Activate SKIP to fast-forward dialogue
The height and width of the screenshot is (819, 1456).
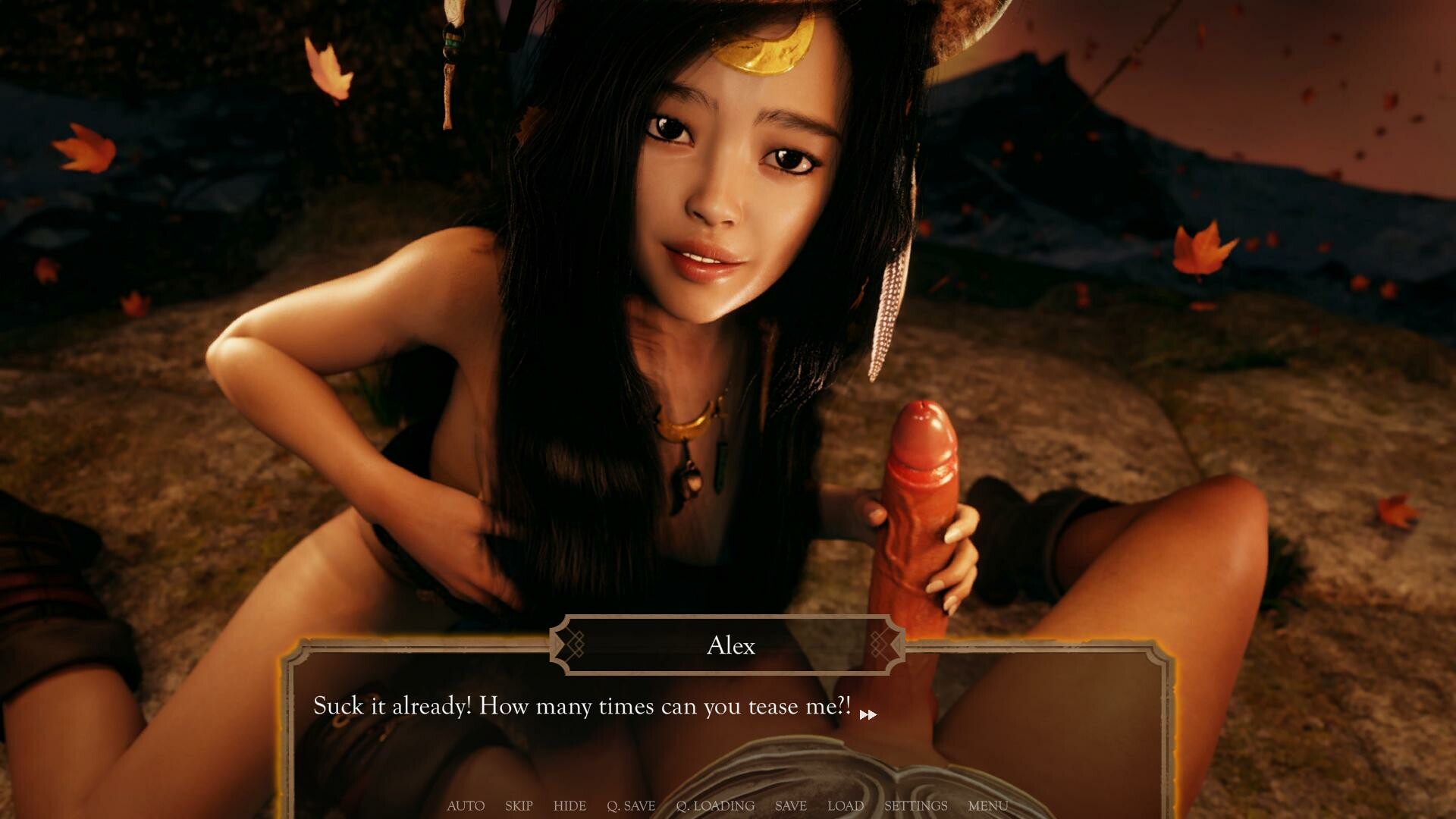point(519,806)
